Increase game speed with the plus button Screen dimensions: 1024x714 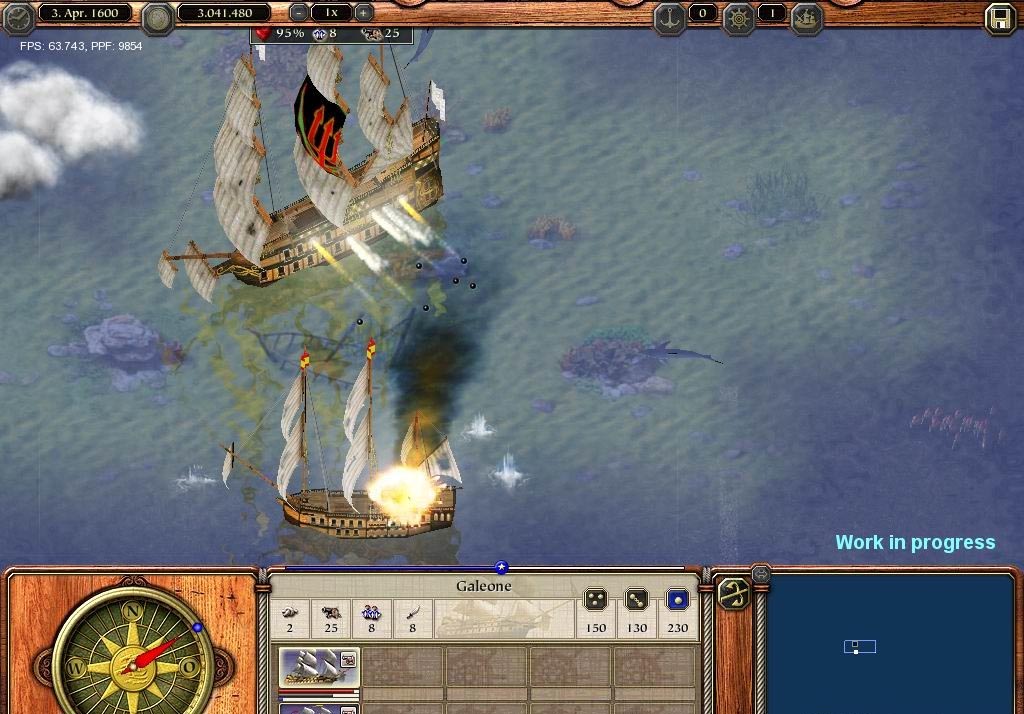click(x=364, y=13)
